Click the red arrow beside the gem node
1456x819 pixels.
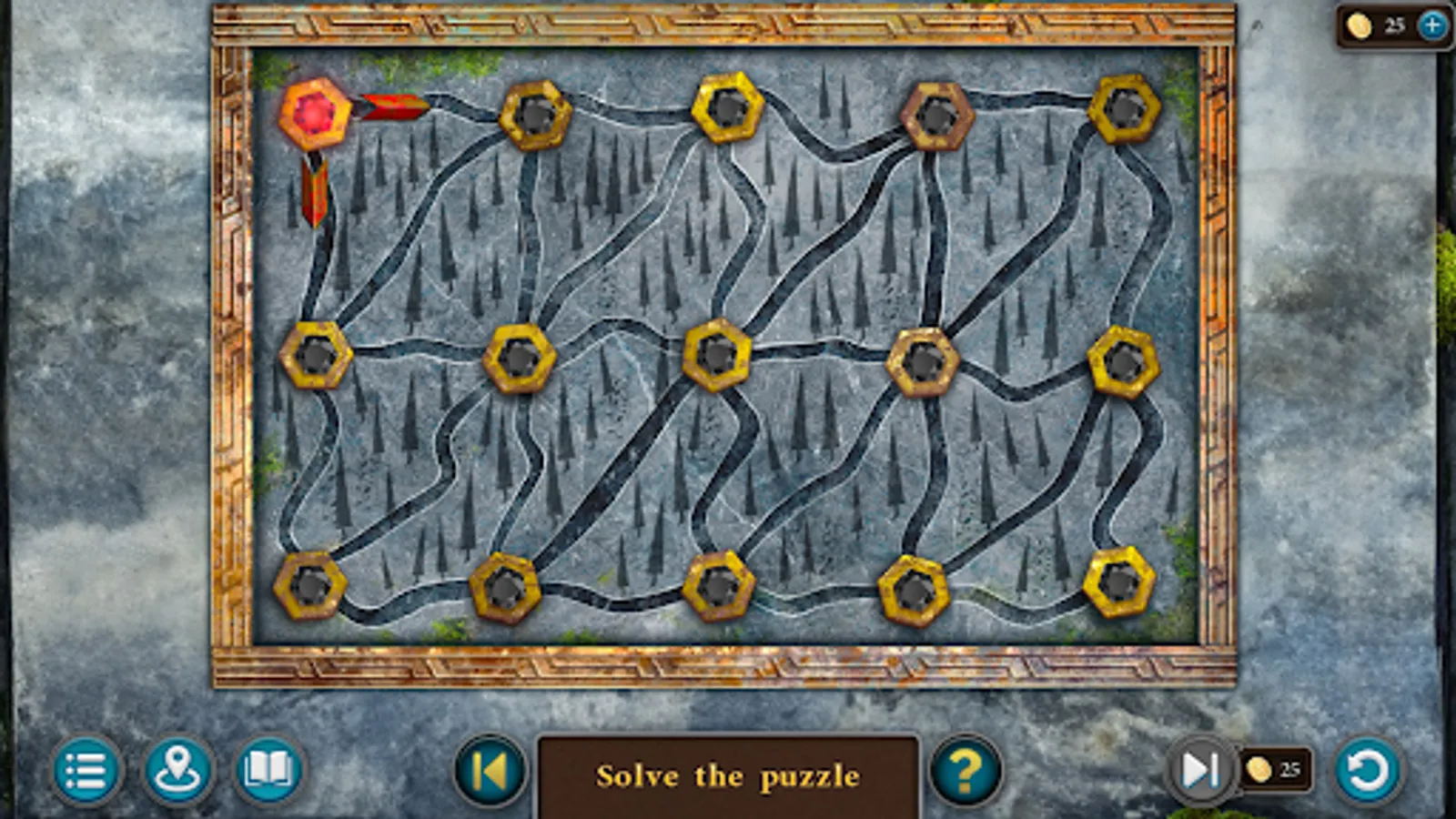point(393,106)
